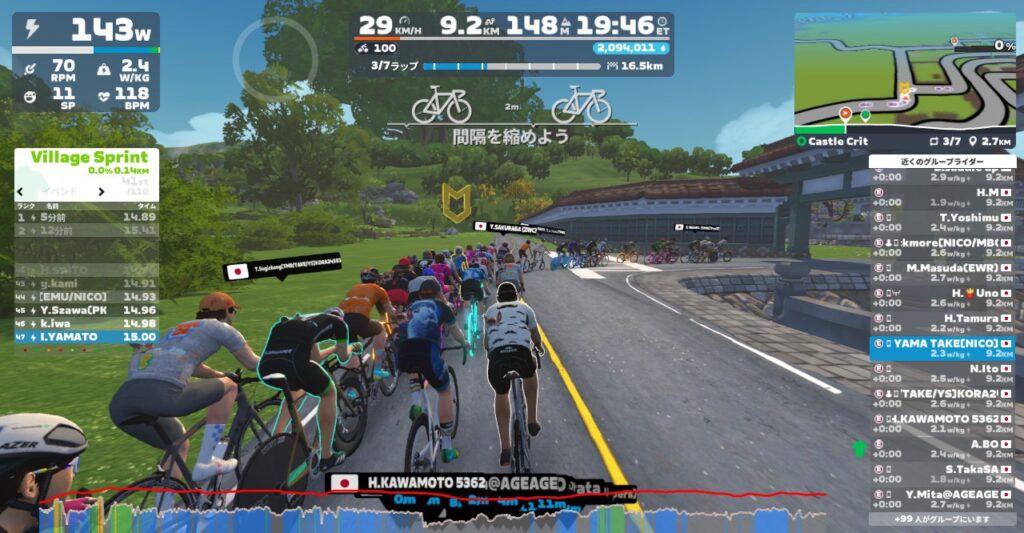Choose H.Tamura from the rider list
This screenshot has width=1024, height=533.
(942, 323)
